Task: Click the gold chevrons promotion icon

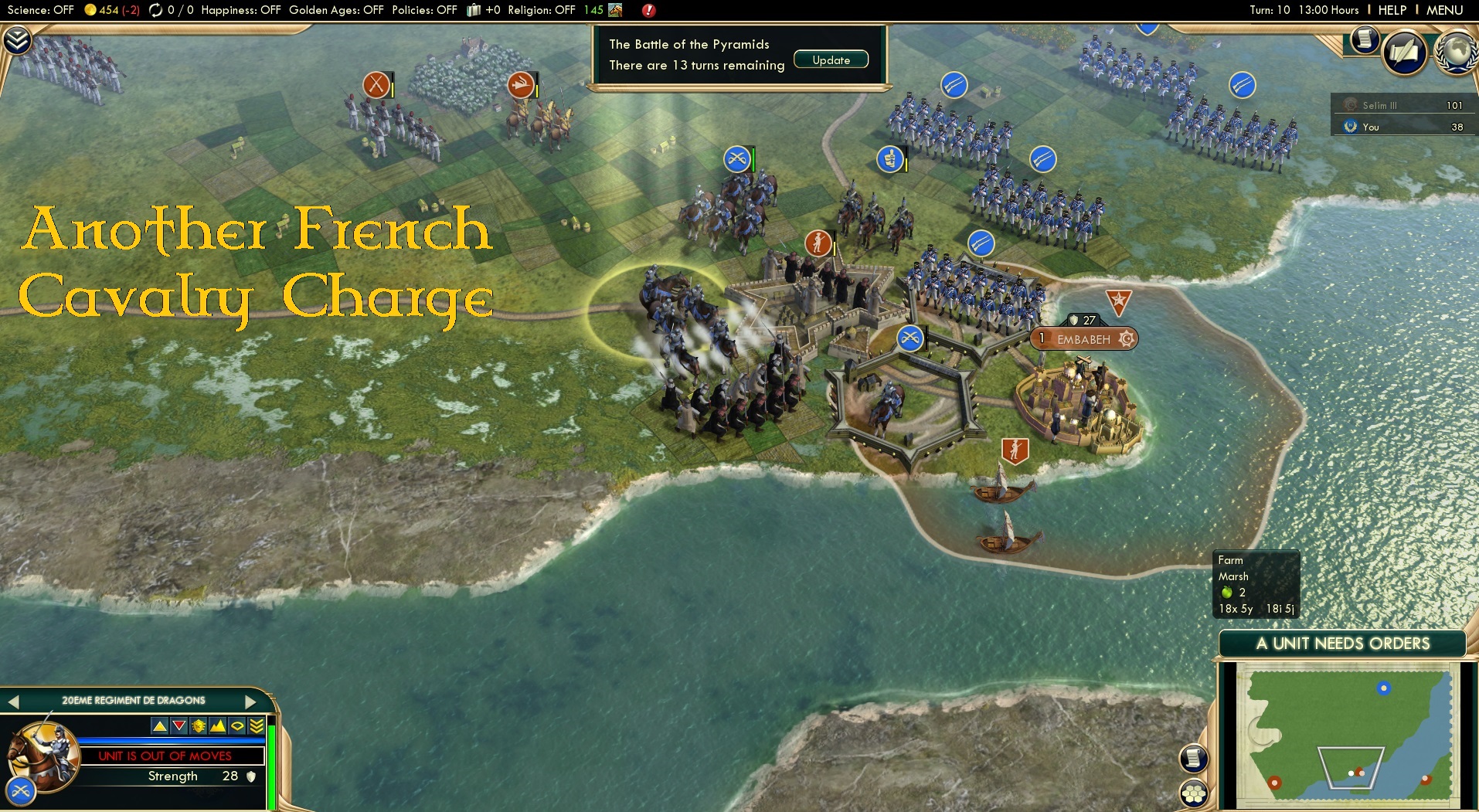Action: (x=255, y=725)
